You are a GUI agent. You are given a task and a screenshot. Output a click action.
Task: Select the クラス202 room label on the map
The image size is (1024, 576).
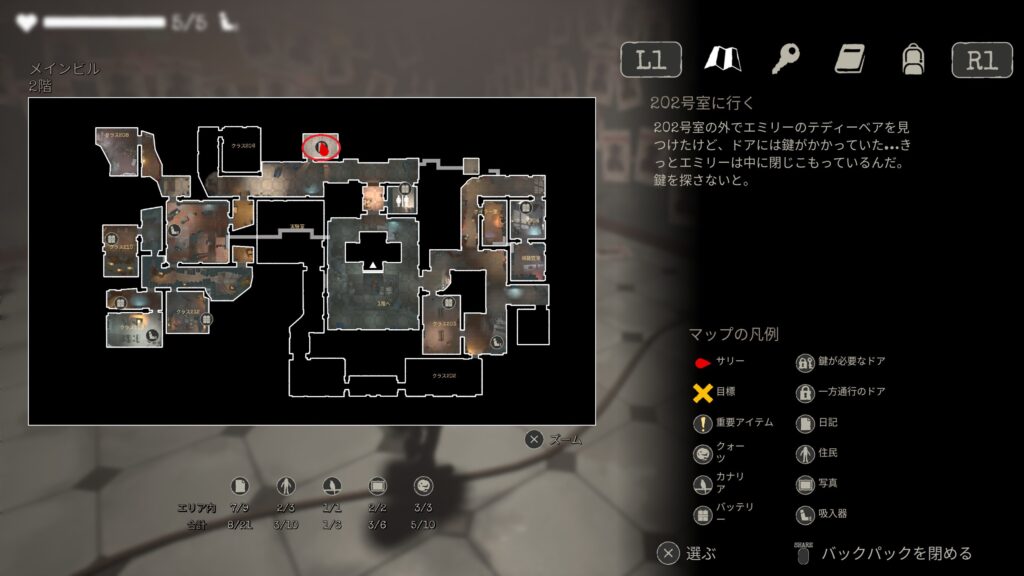[444, 376]
